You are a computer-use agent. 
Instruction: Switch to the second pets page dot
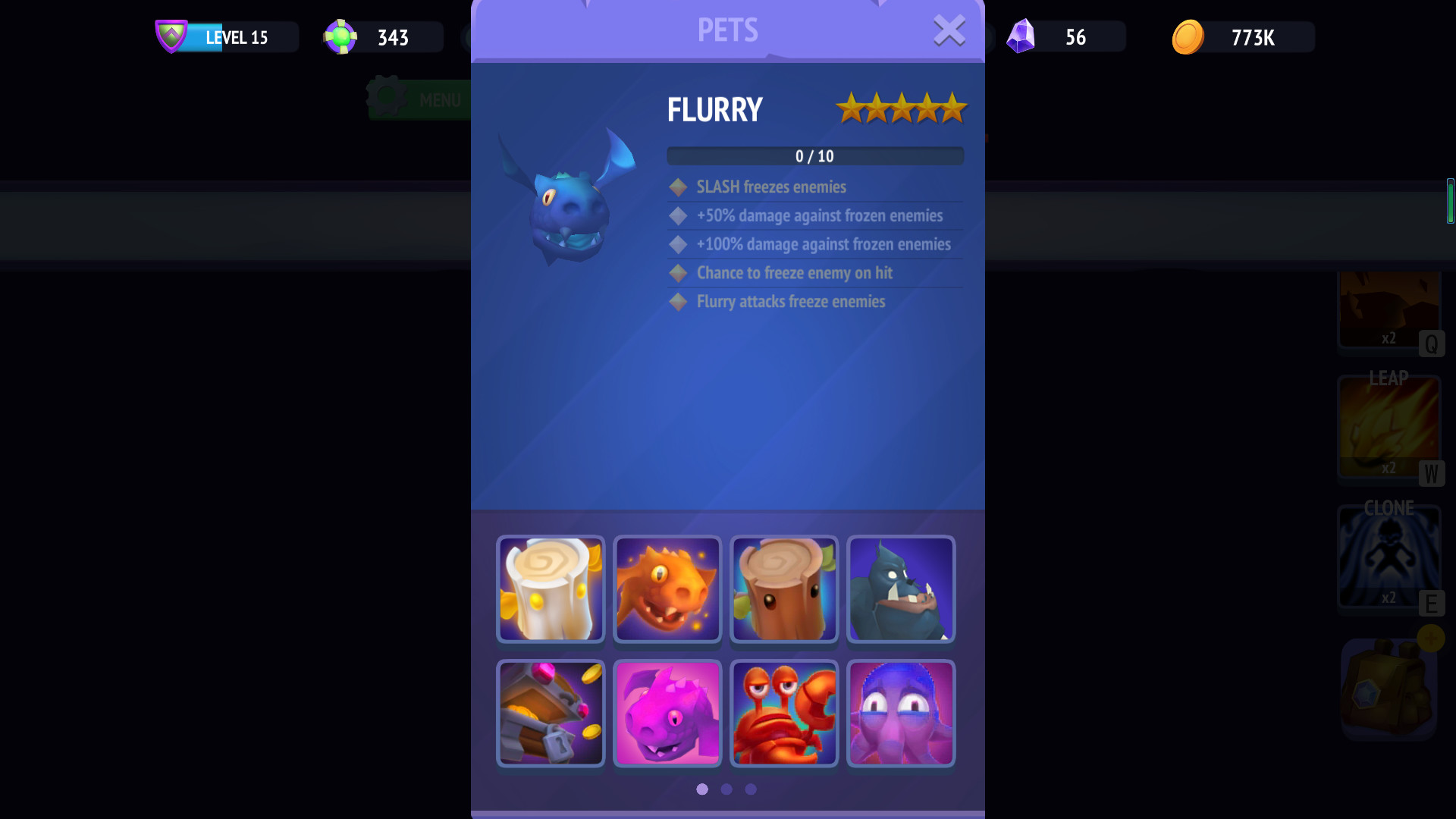pyautogui.click(x=726, y=789)
